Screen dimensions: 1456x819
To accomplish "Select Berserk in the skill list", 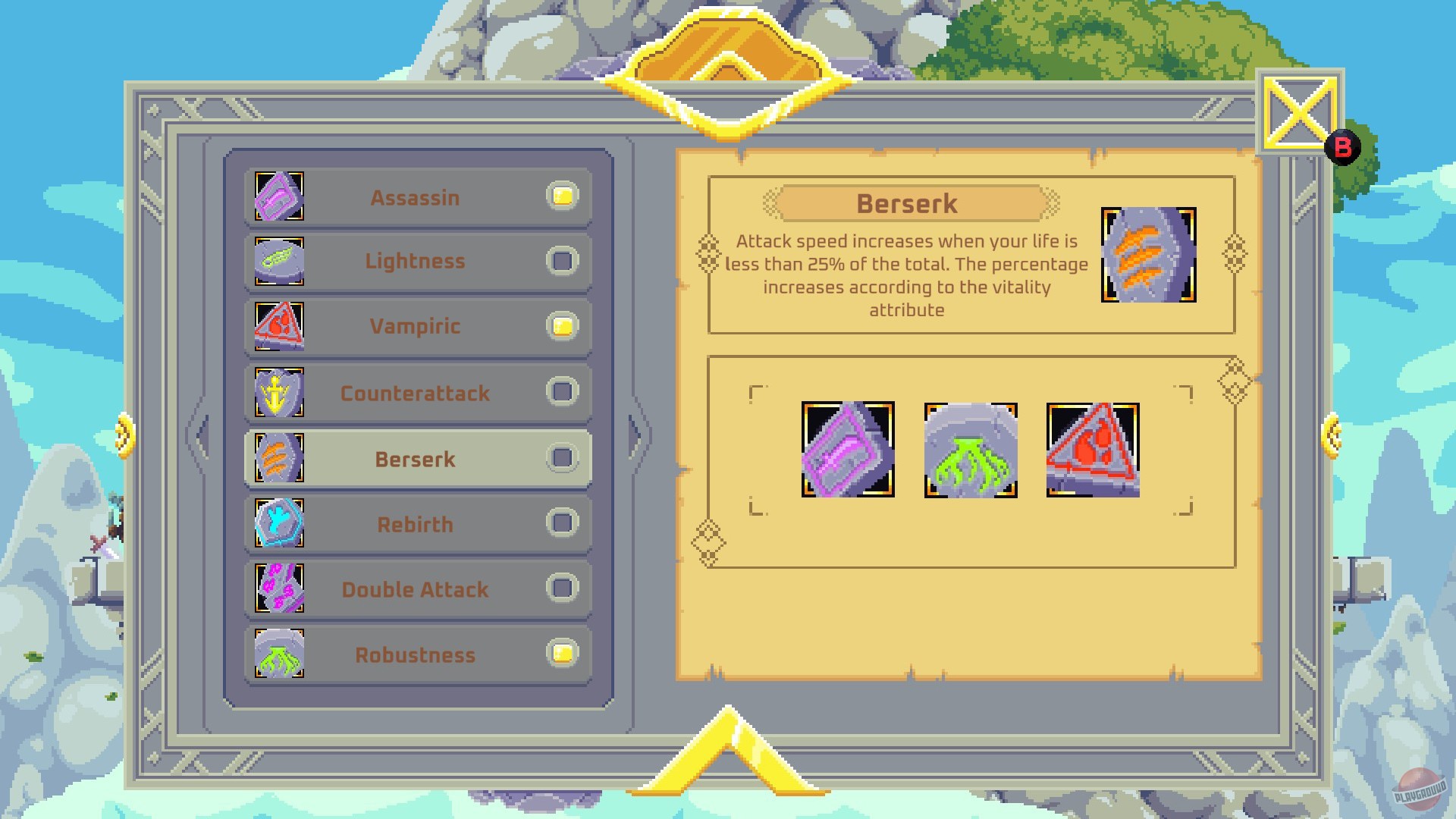I will pyautogui.click(x=416, y=459).
